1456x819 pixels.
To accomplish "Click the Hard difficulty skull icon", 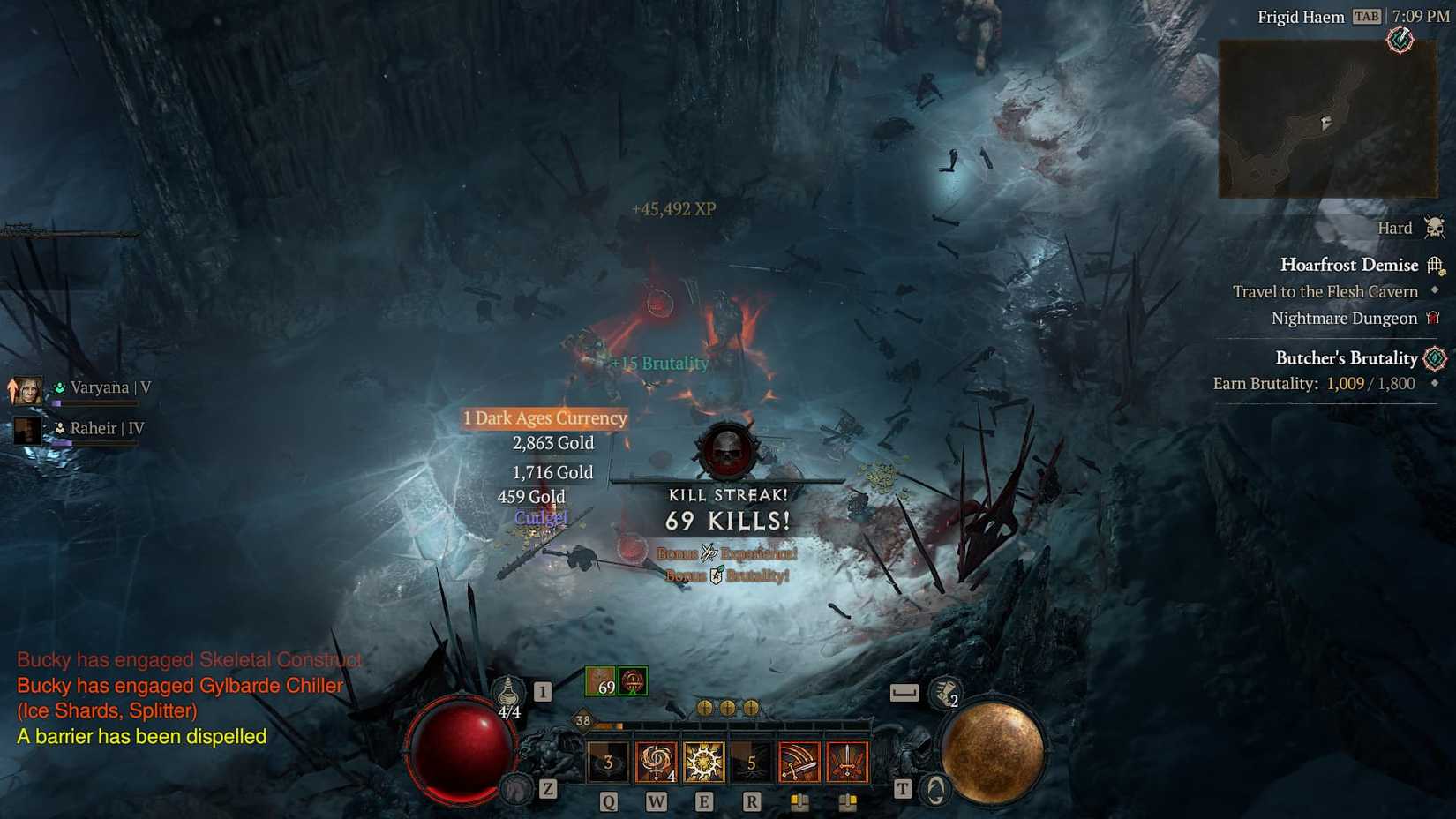I will coord(1432,227).
